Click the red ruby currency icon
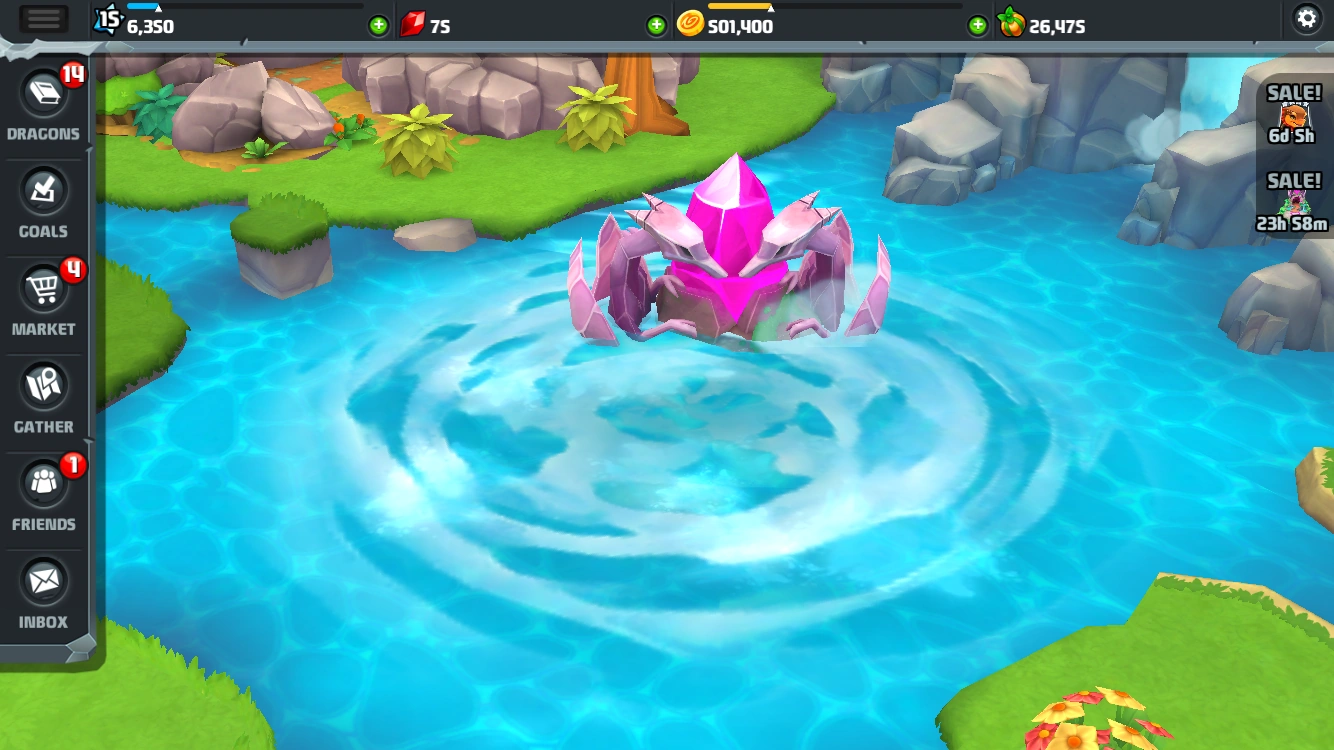This screenshot has width=1334, height=750. pos(415,25)
